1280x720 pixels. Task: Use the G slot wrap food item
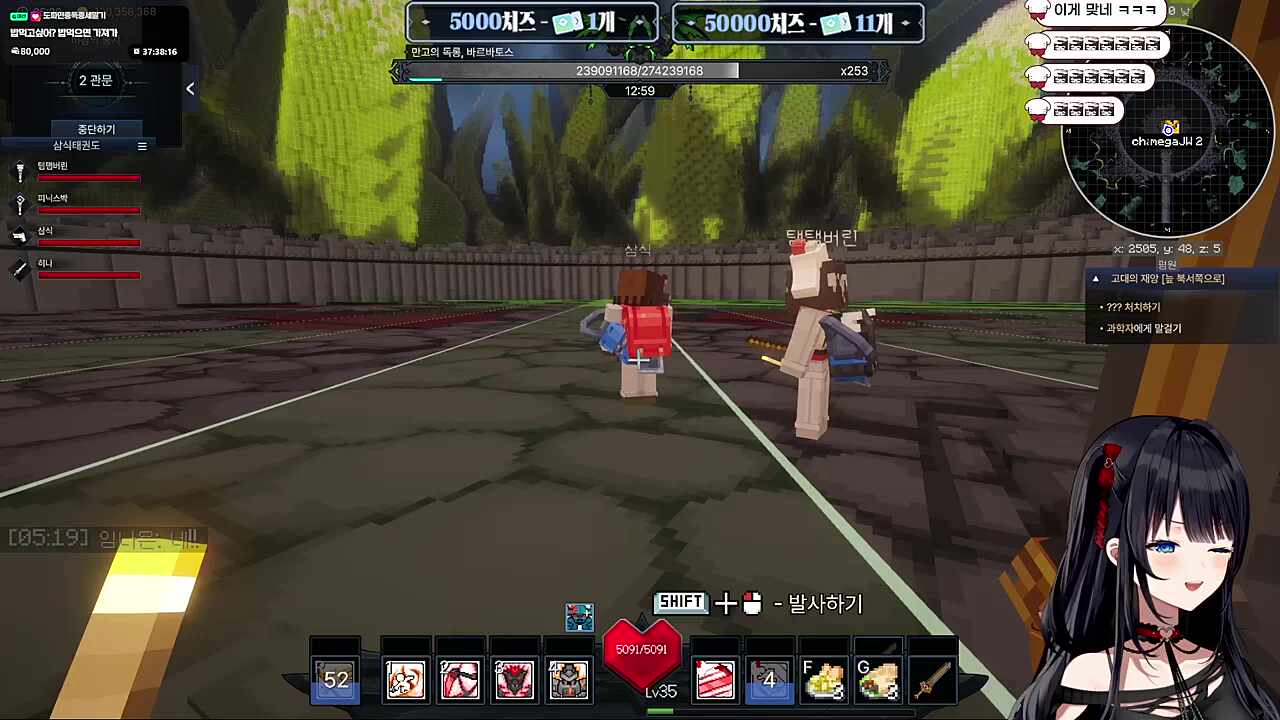(878, 680)
